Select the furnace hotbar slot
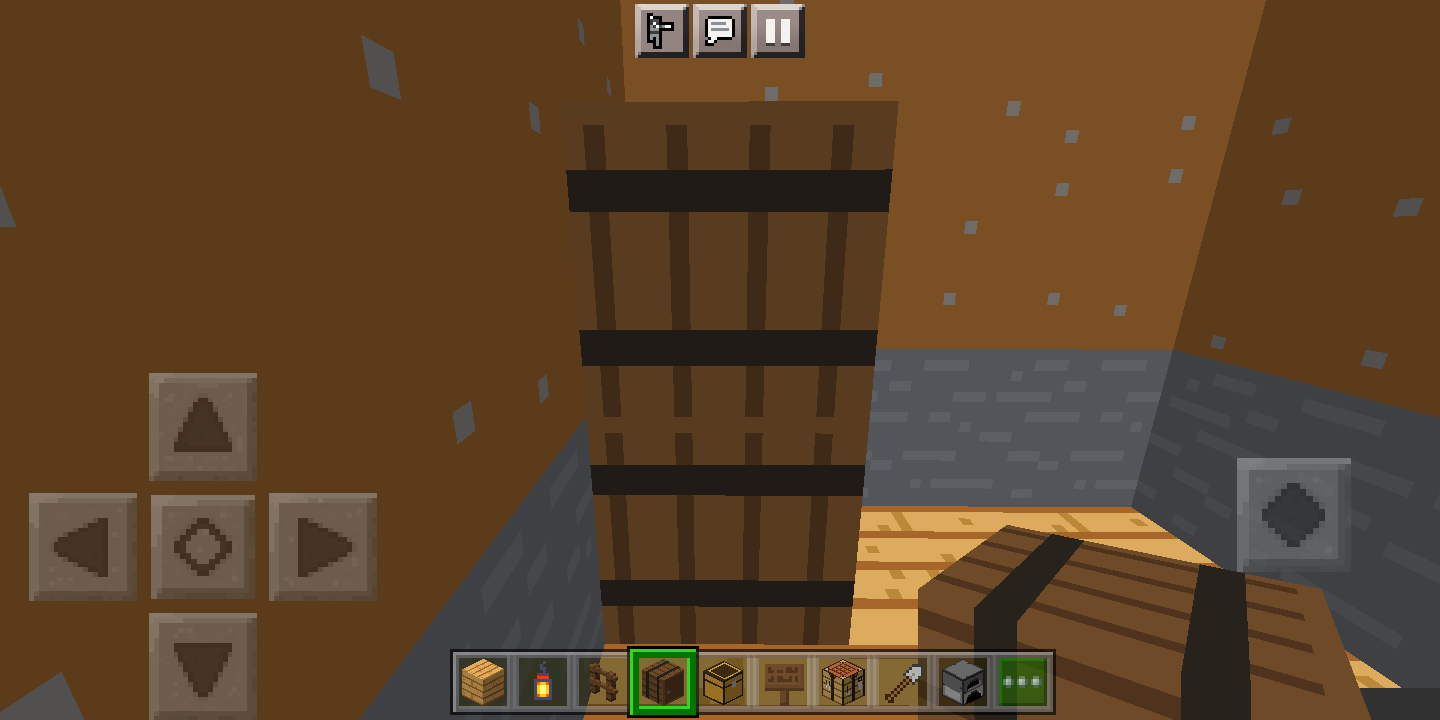 (963, 681)
